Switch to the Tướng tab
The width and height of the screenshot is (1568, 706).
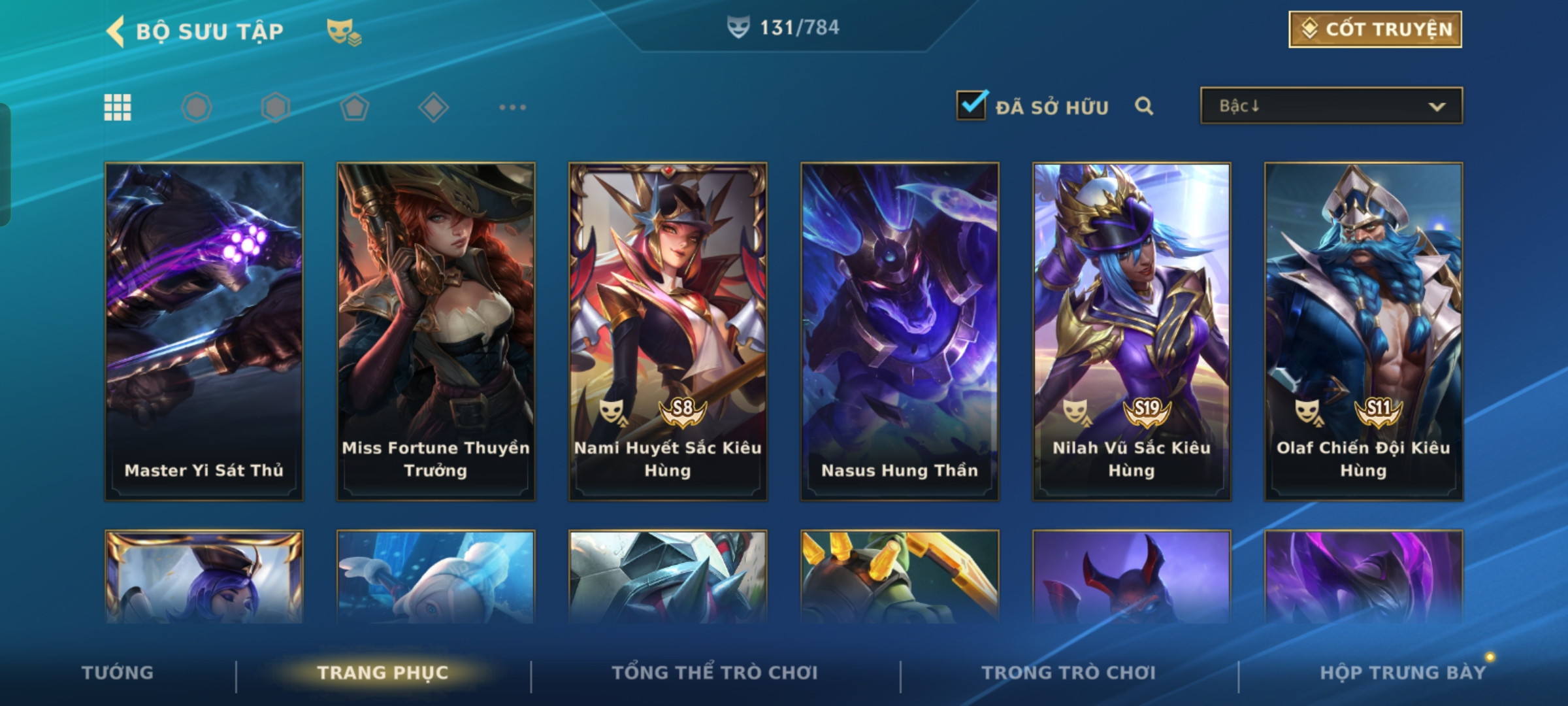118,673
